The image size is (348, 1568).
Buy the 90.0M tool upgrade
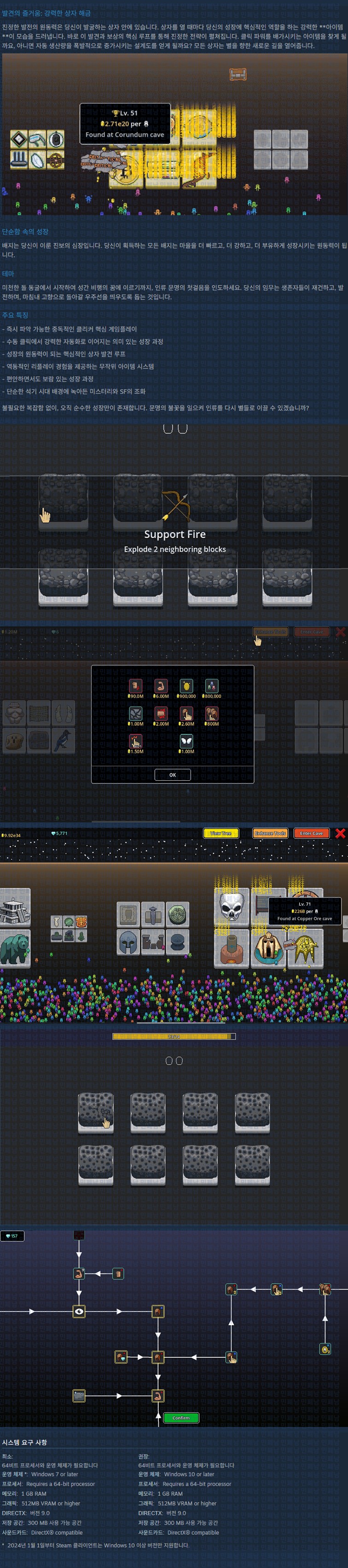tap(136, 685)
